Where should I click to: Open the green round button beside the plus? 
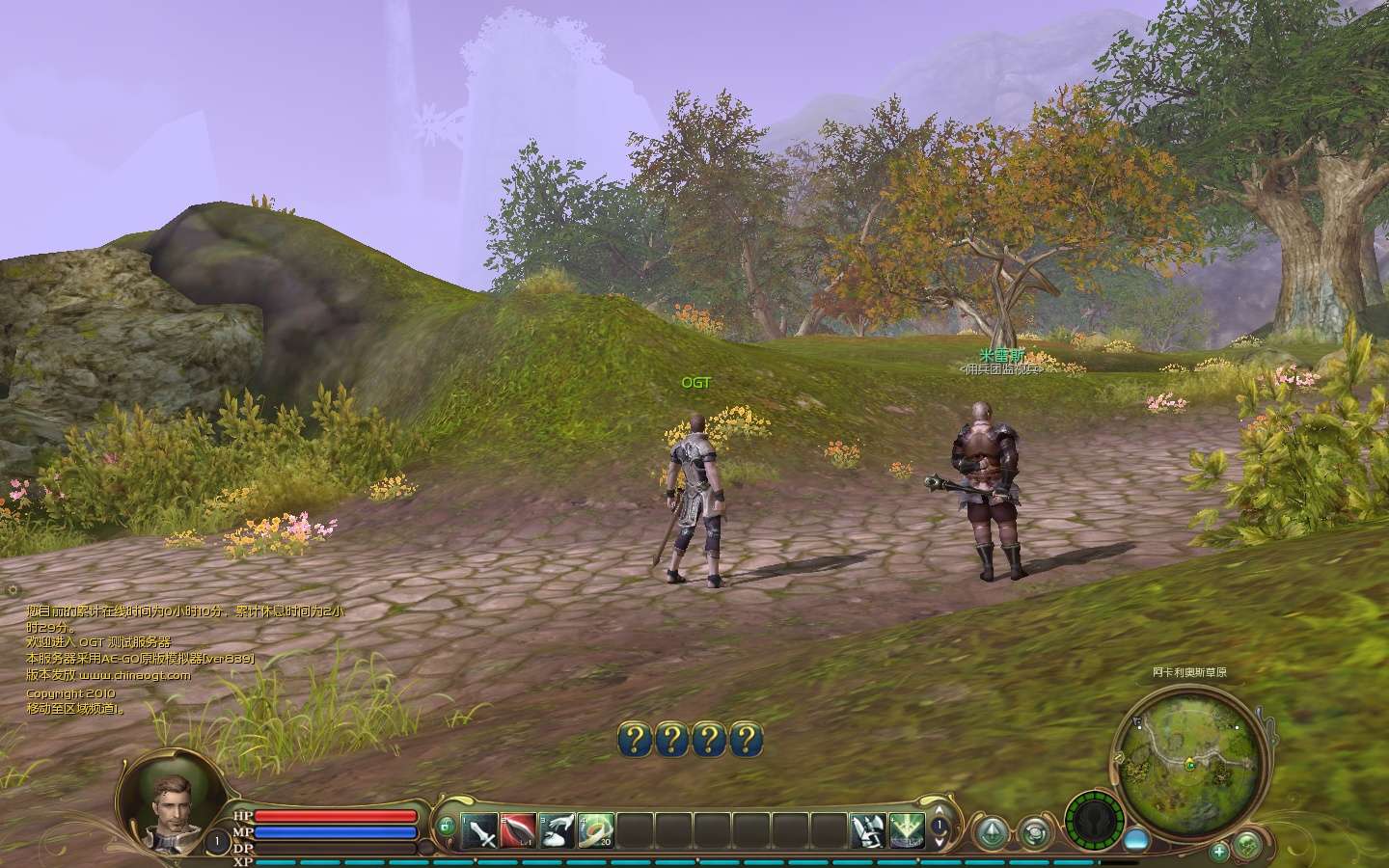tap(1247, 845)
